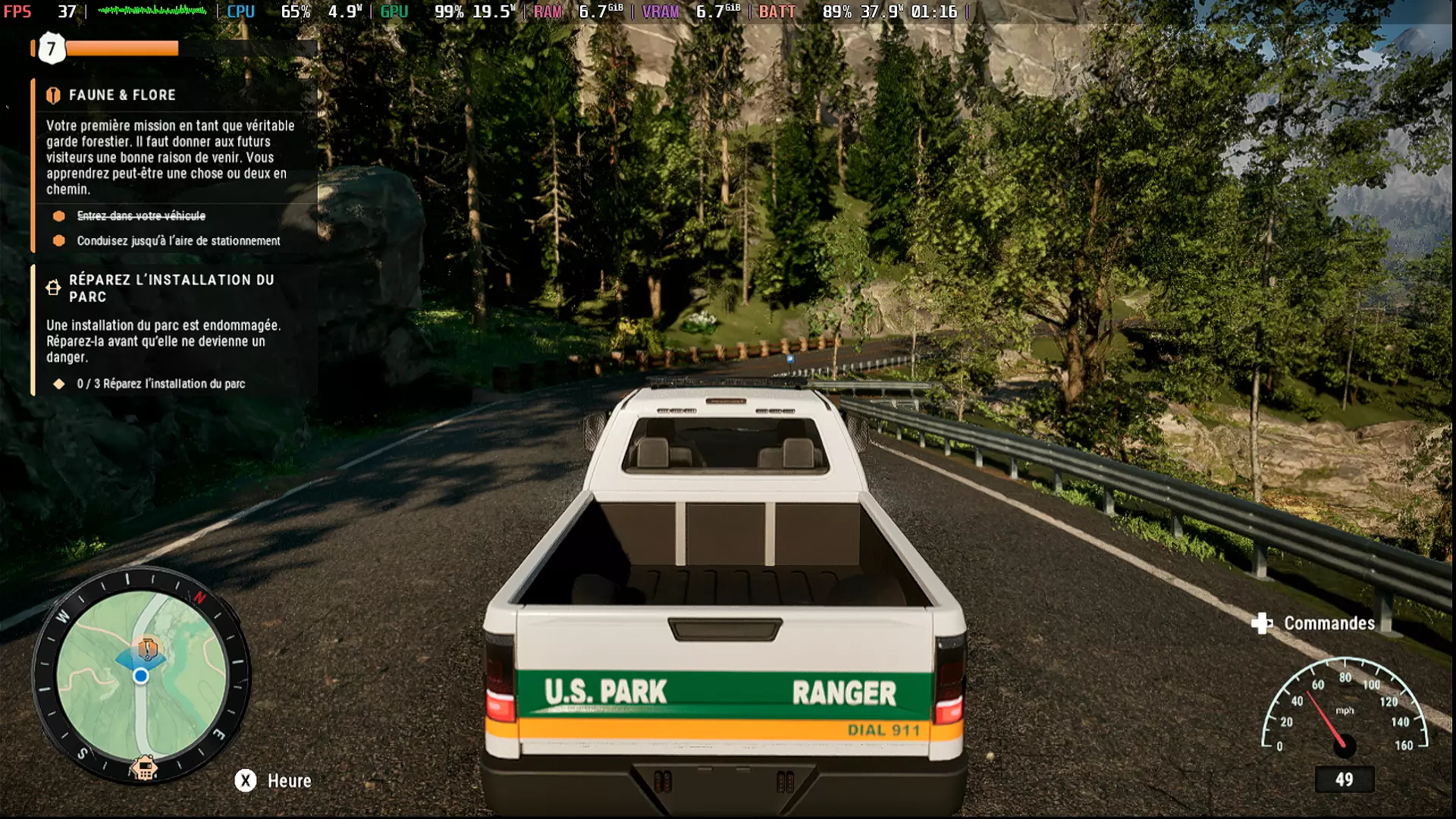The width and height of the screenshot is (1456, 819).
Task: Select the Réparez l'installation du parc quest
Action: pyautogui.click(x=171, y=288)
